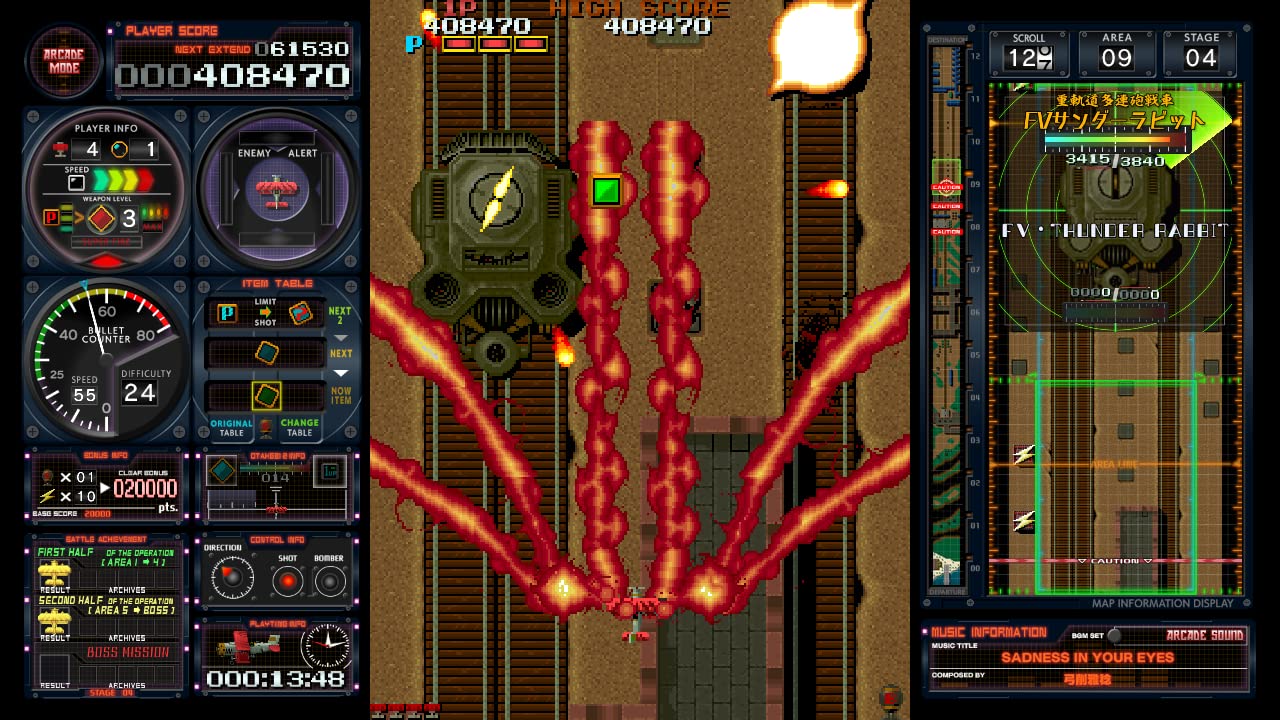Toggle the BGM SET switch to Arcade Sound
This screenshot has height=720, width=1280.
pyautogui.click(x=1114, y=634)
